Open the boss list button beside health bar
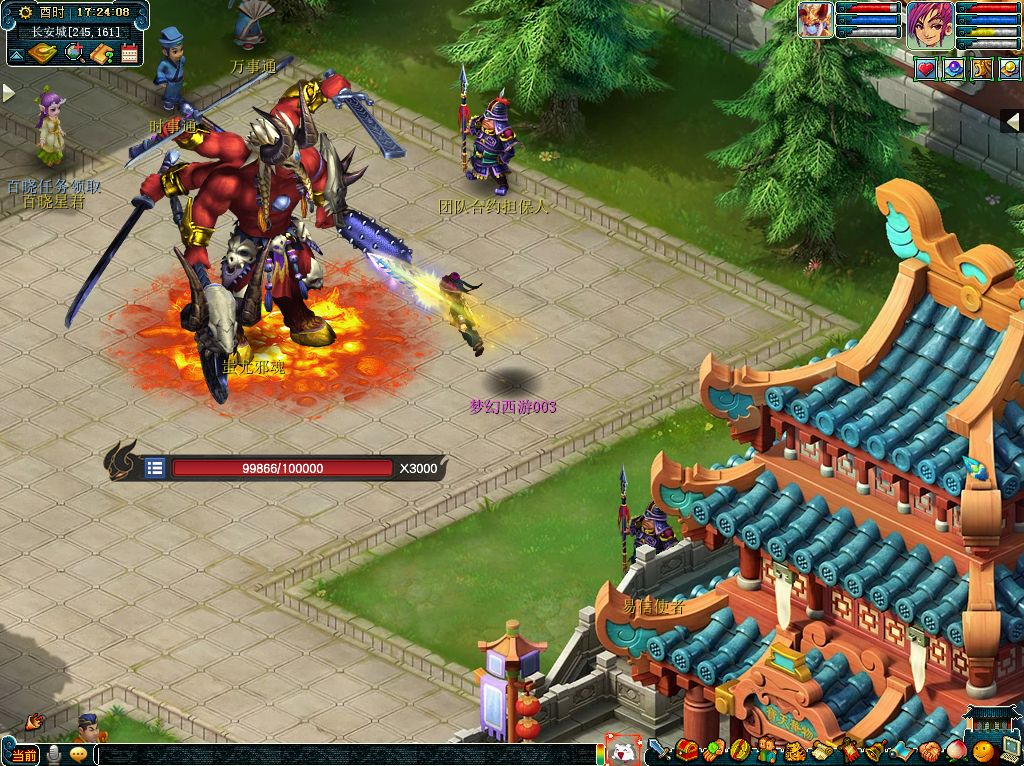The height and width of the screenshot is (766, 1024). (x=154, y=467)
